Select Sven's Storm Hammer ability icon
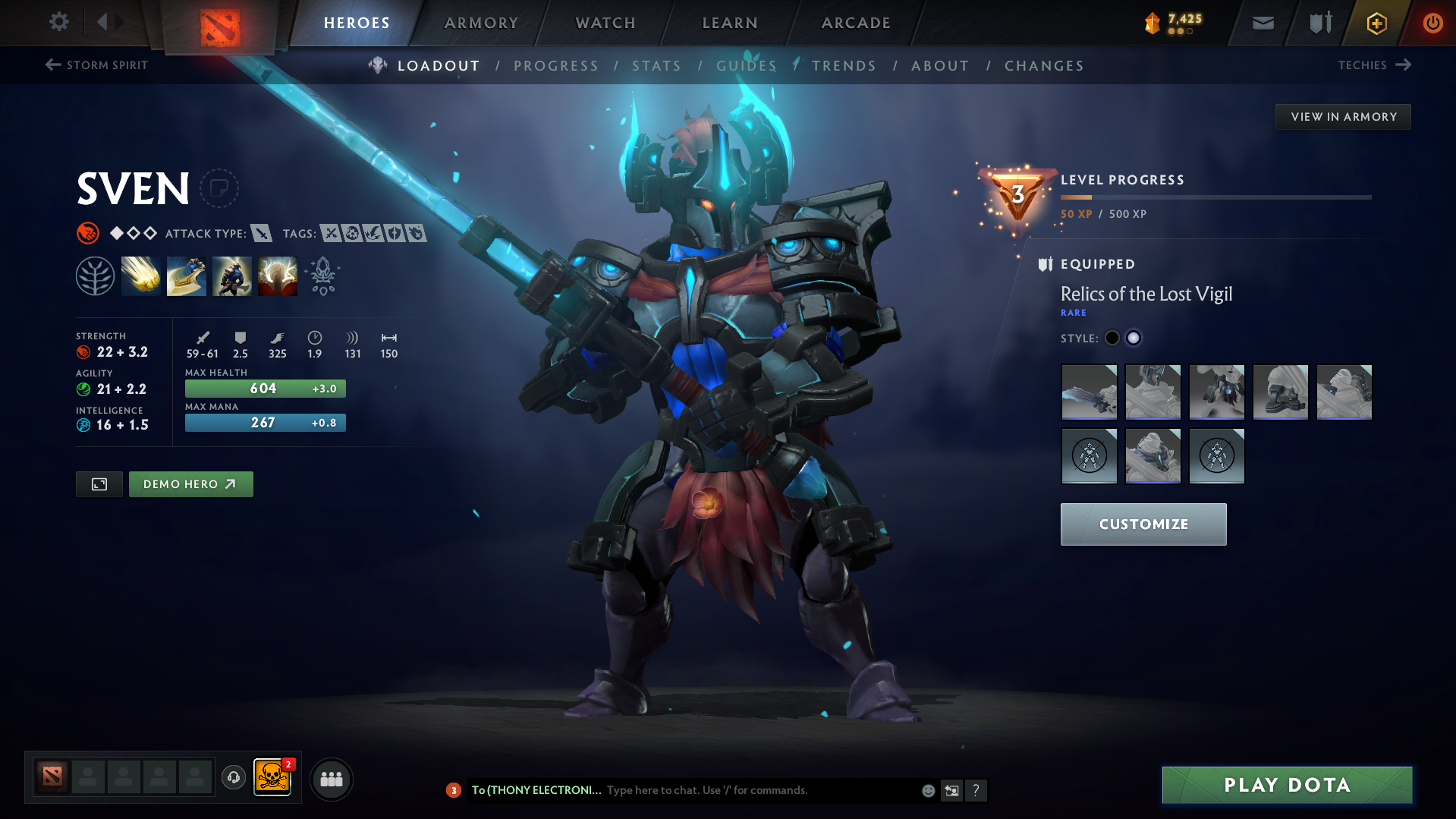 pyautogui.click(x=141, y=276)
